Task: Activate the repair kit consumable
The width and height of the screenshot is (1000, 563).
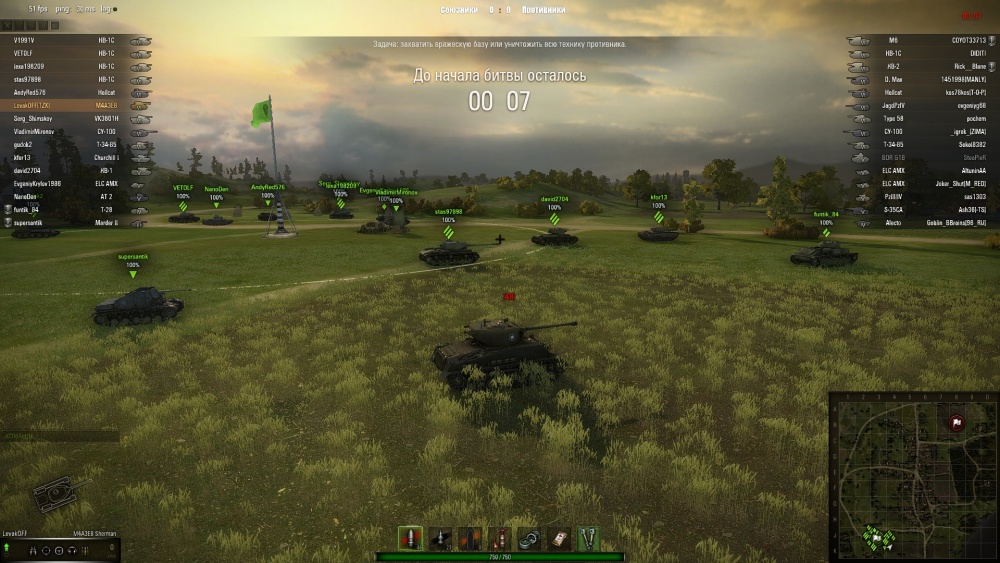Action: 529,538
